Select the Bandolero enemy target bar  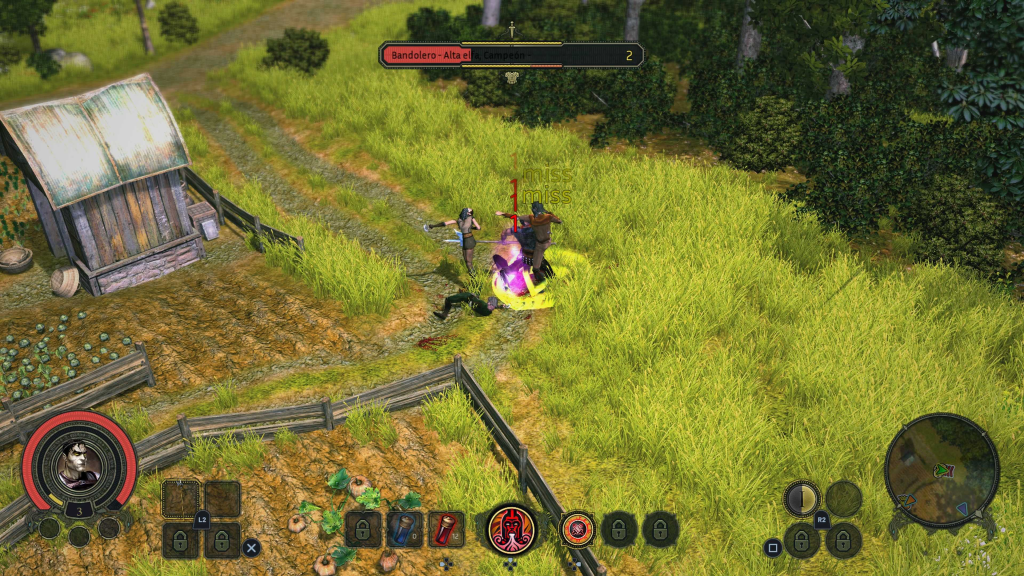pyautogui.click(x=510, y=55)
